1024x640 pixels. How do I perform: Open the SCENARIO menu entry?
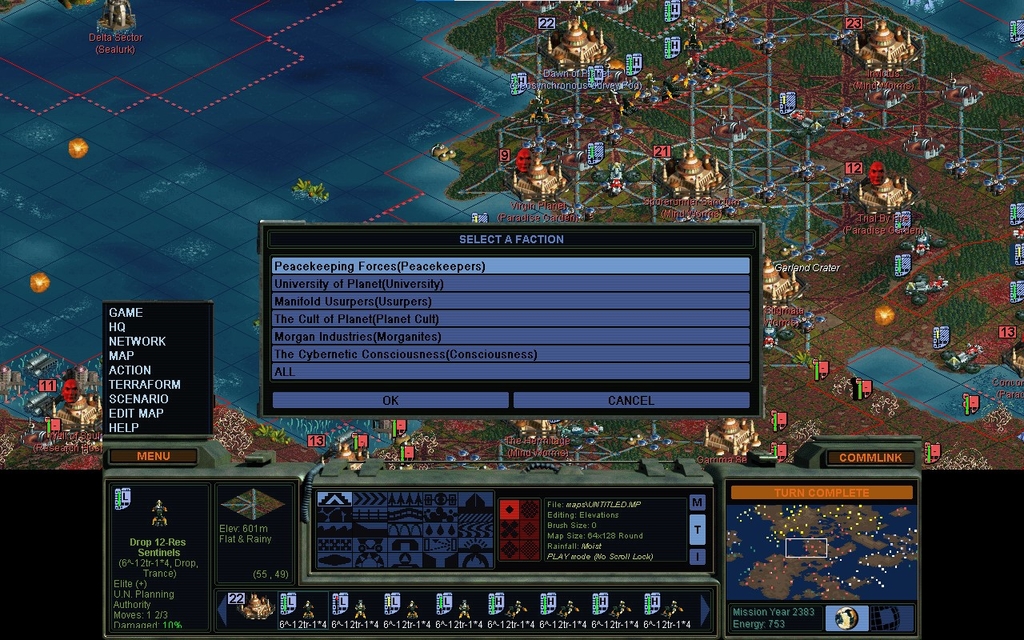(138, 399)
